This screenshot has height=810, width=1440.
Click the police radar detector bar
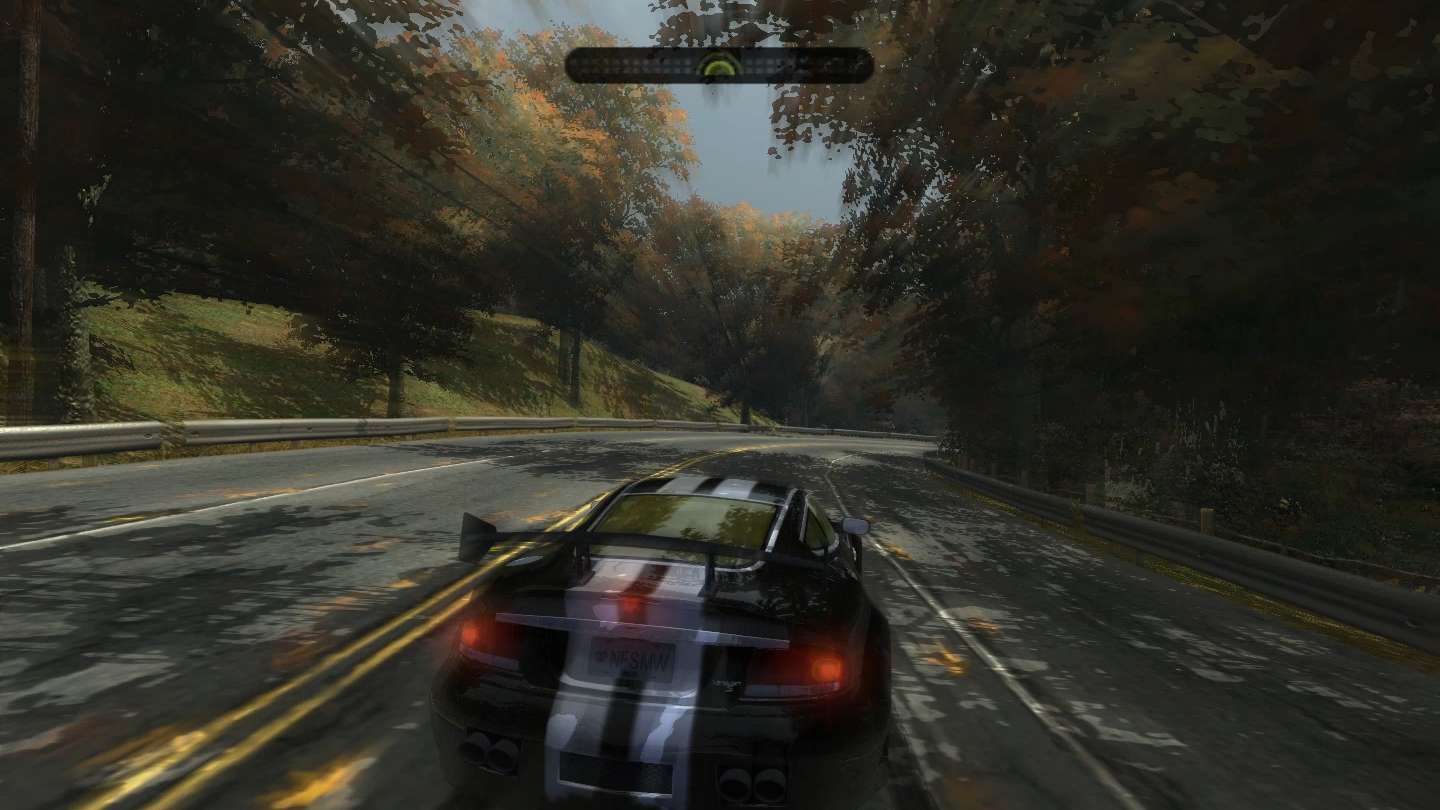pos(719,66)
